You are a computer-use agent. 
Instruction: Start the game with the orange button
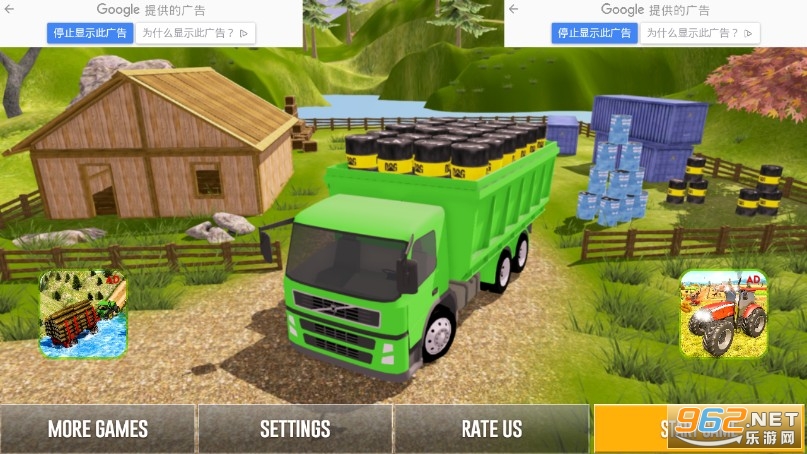tap(660, 429)
